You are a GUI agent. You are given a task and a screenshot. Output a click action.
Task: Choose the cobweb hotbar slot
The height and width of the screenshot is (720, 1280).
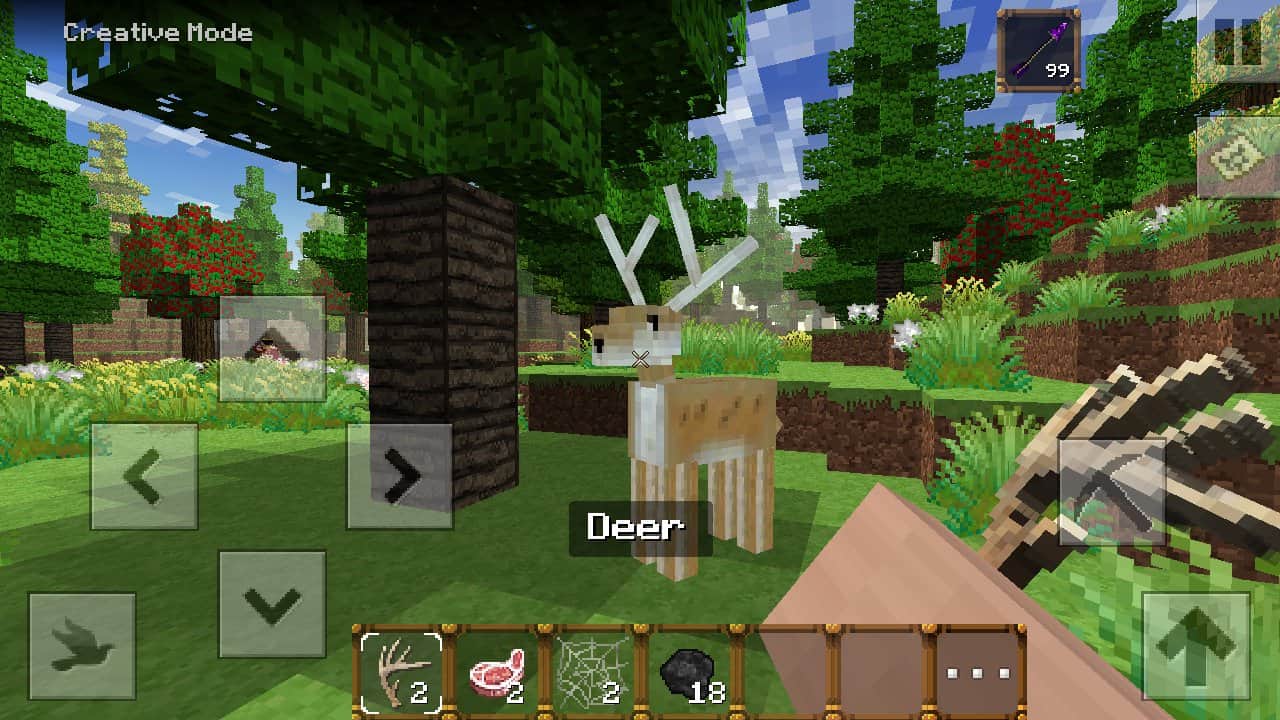coord(593,671)
